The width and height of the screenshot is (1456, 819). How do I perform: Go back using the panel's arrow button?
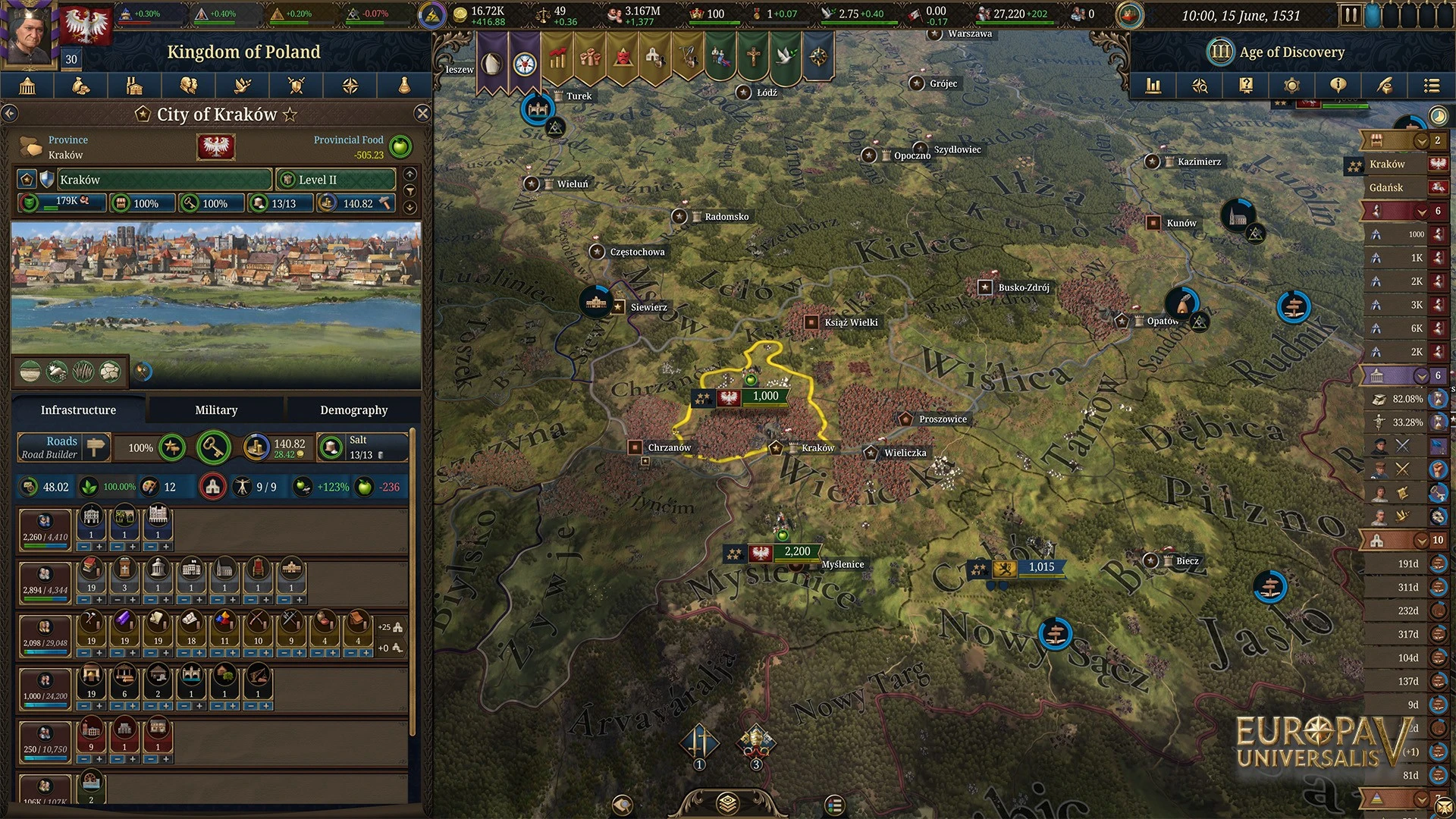(x=10, y=114)
